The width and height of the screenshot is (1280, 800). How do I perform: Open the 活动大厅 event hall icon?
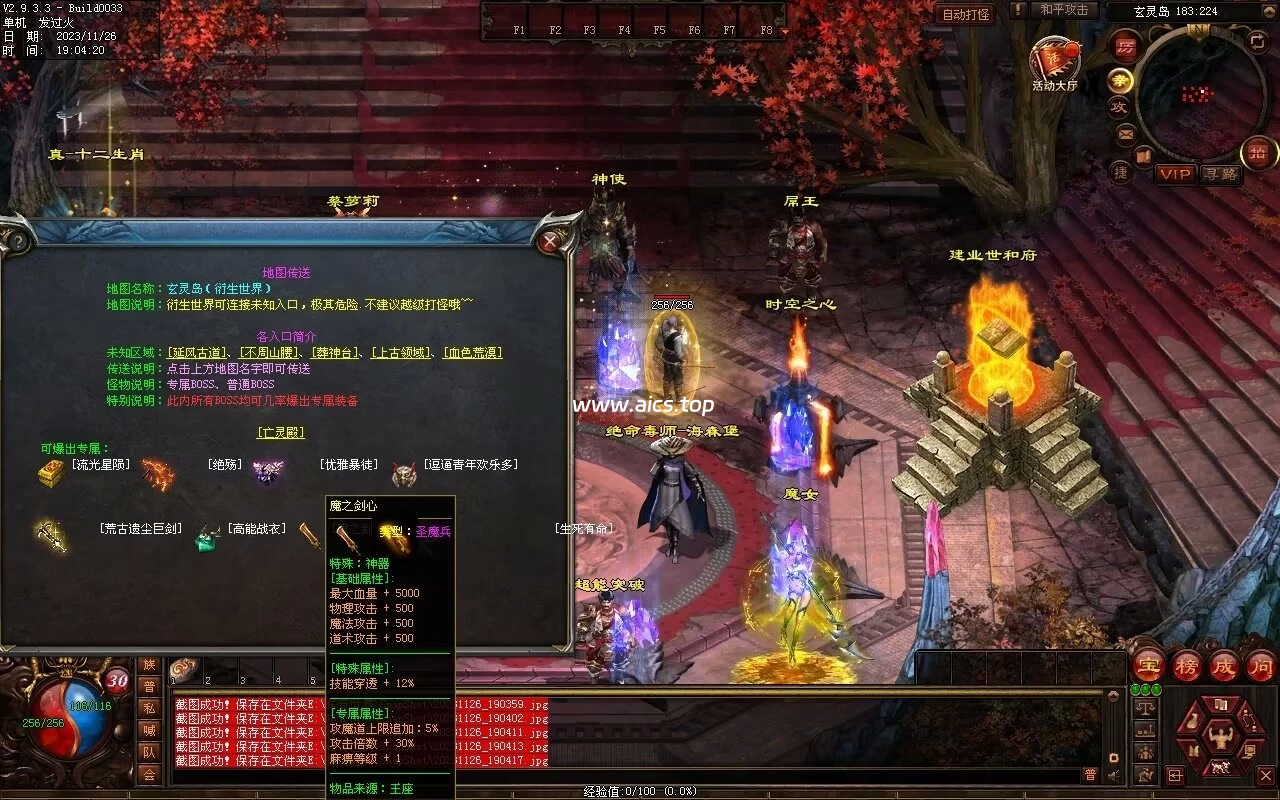click(x=1054, y=62)
